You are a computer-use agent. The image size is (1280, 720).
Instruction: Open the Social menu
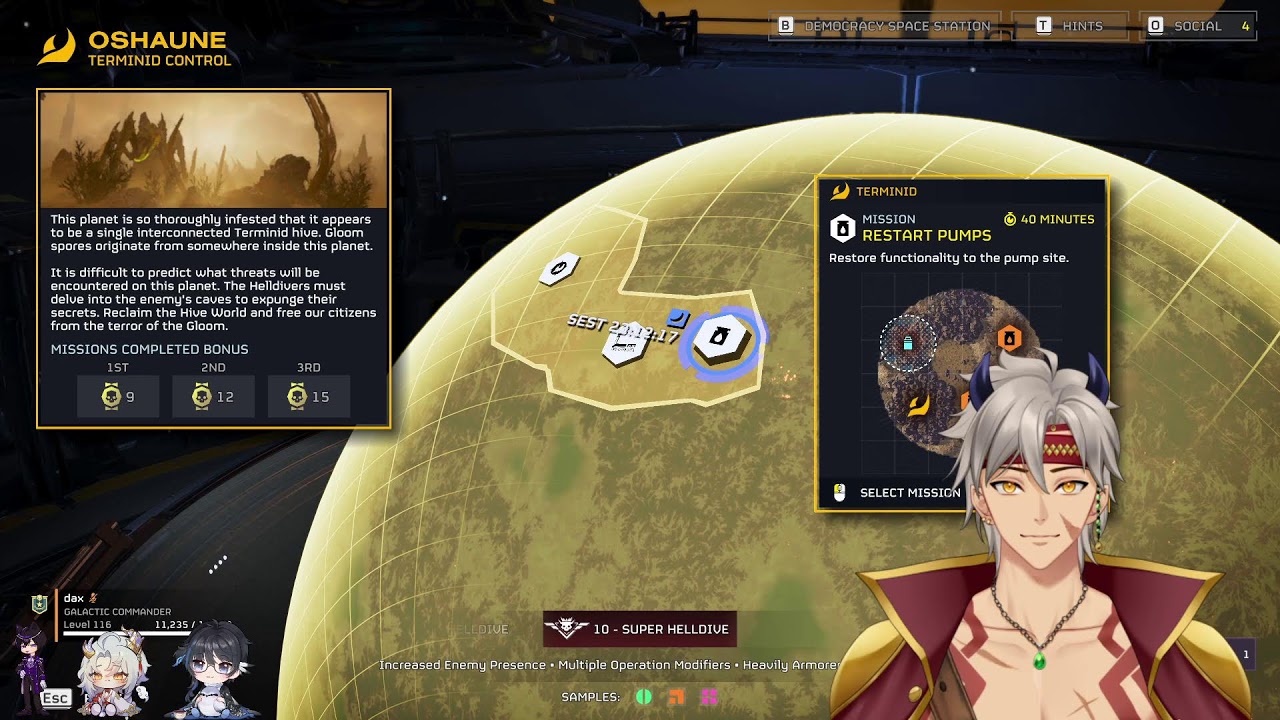point(1198,26)
